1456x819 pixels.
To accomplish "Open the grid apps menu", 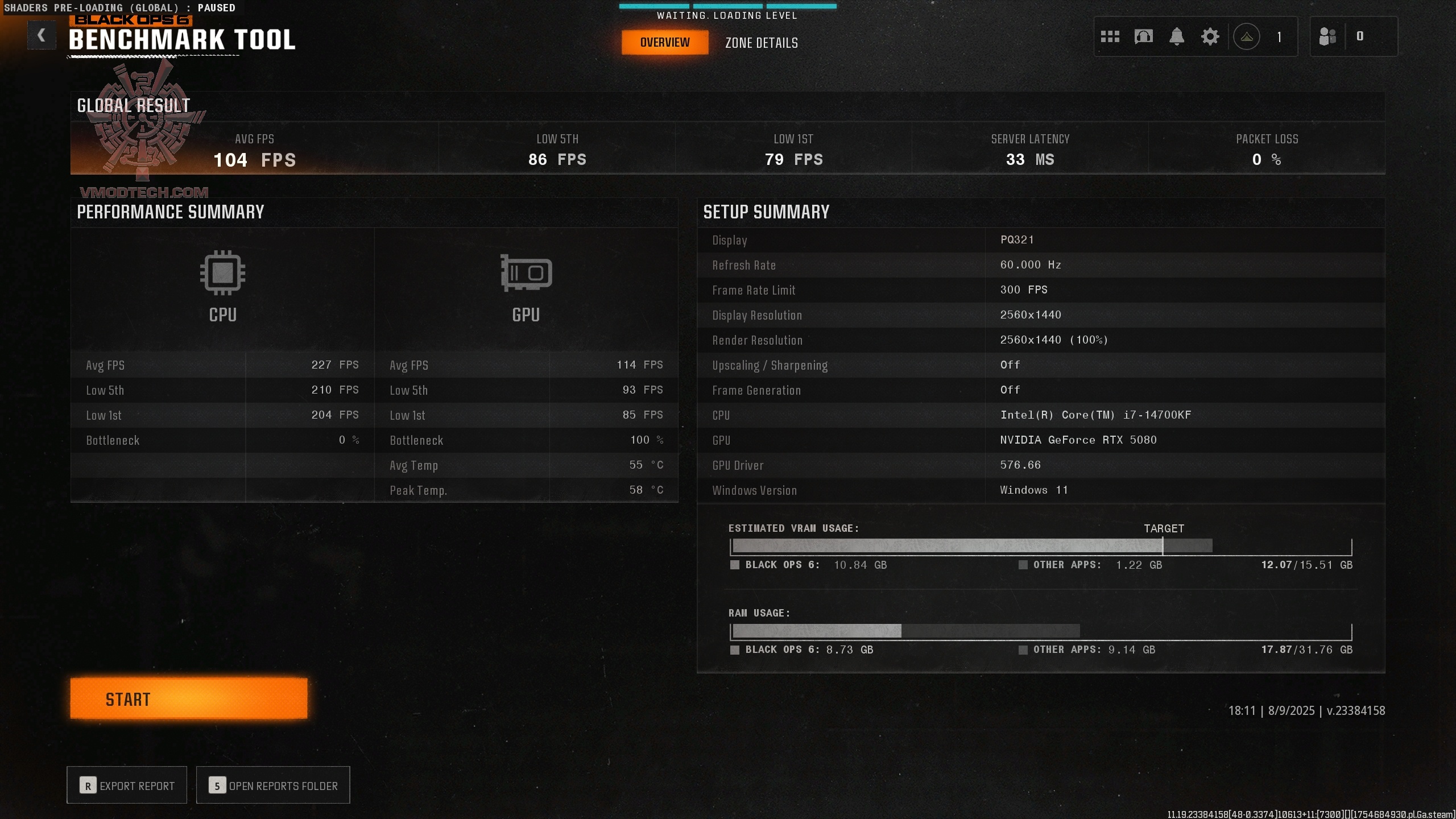I will [x=1111, y=36].
